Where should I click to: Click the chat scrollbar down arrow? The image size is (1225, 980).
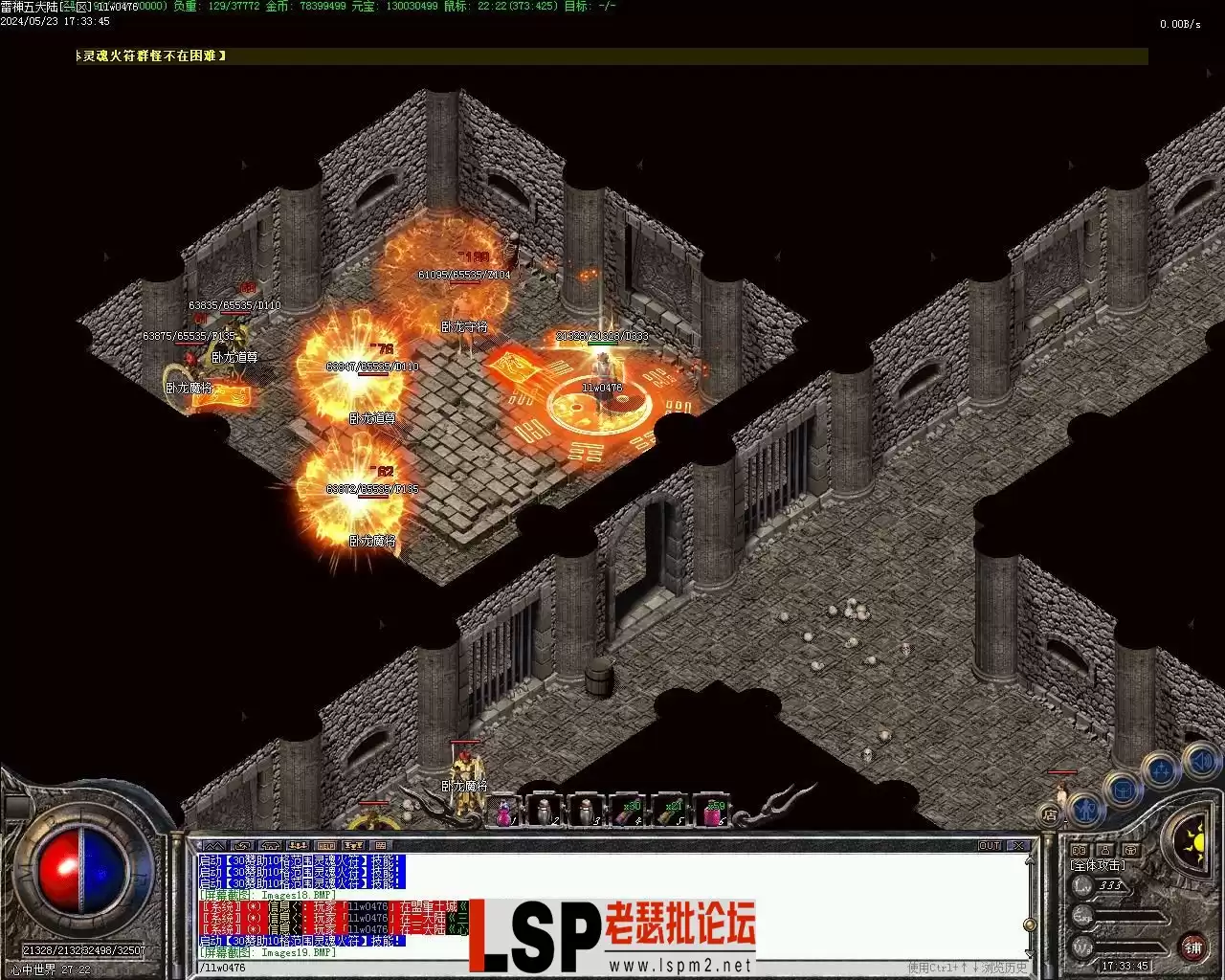pyautogui.click(x=1029, y=953)
